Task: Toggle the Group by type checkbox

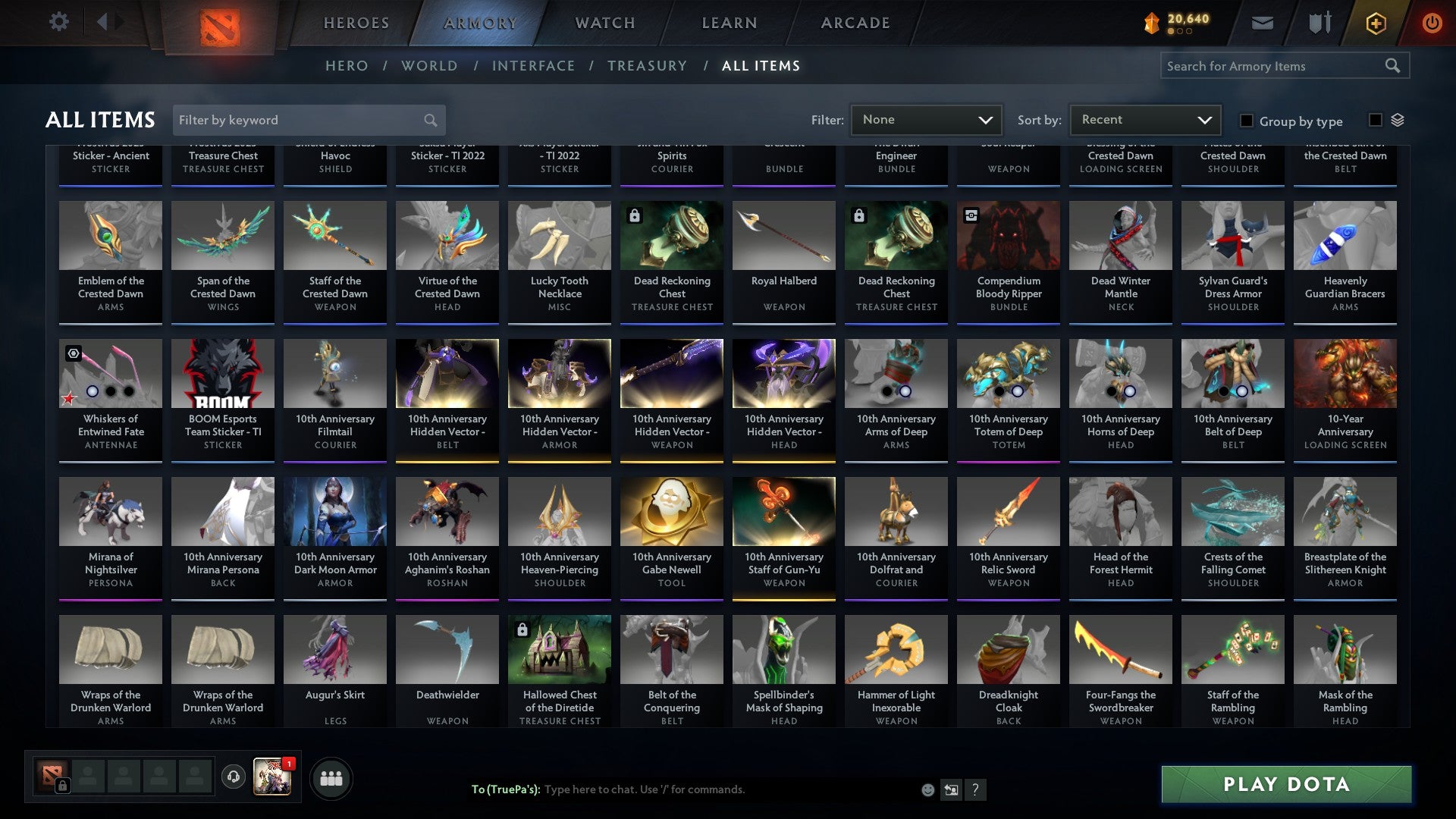Action: click(1246, 121)
